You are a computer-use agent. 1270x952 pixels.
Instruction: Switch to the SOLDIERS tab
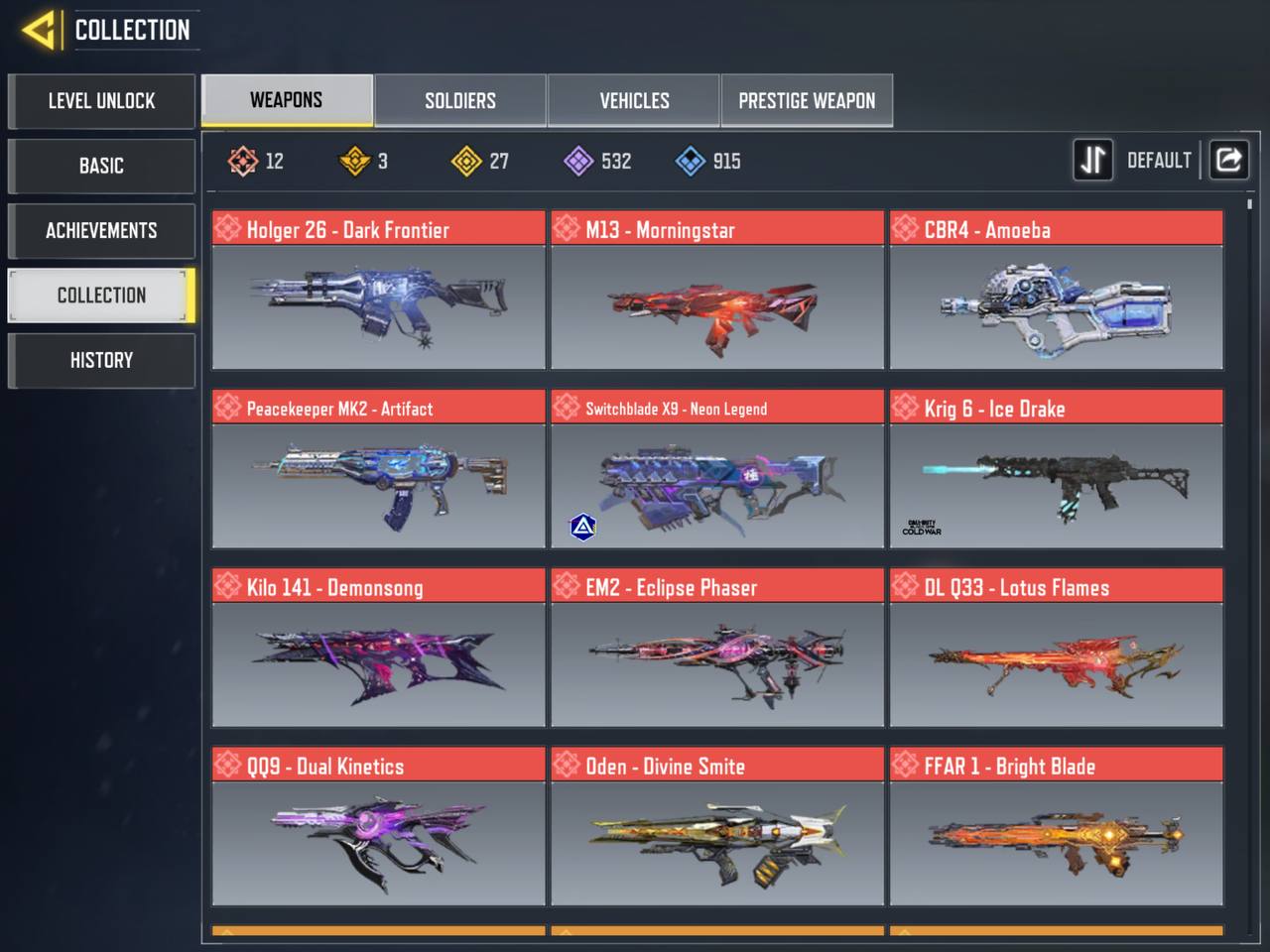(459, 100)
